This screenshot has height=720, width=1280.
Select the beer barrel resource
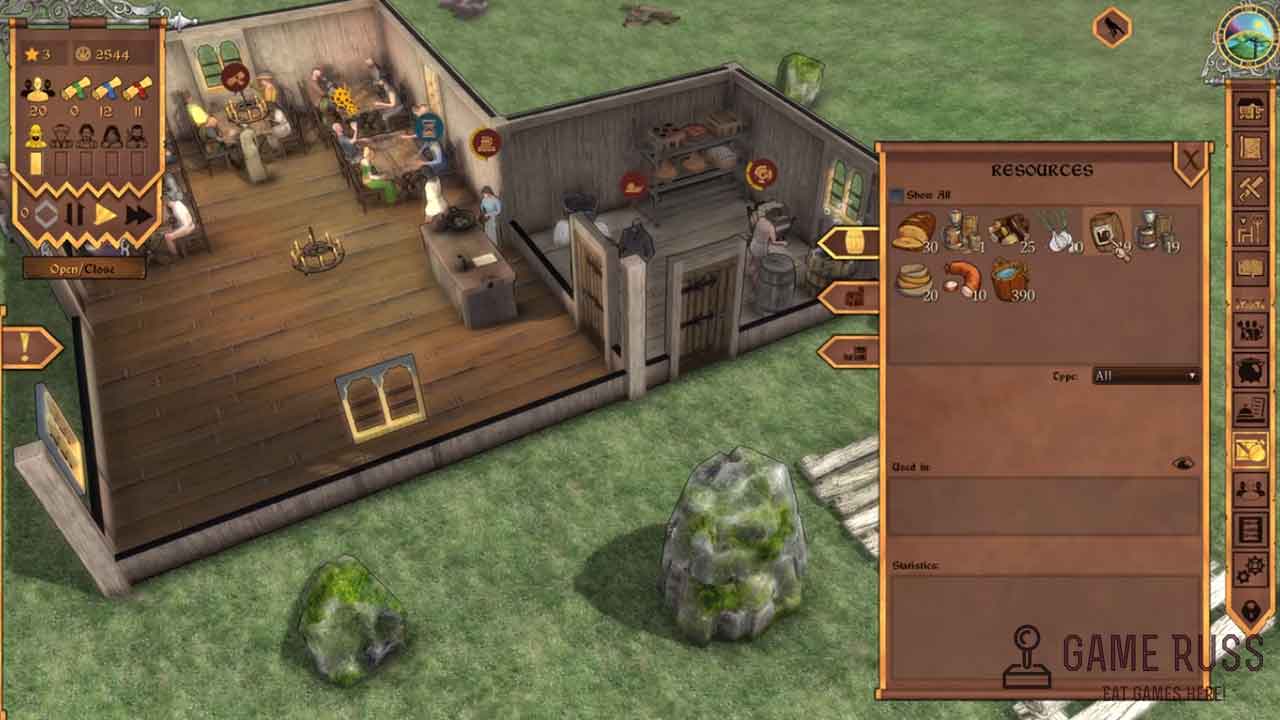(x=1106, y=233)
